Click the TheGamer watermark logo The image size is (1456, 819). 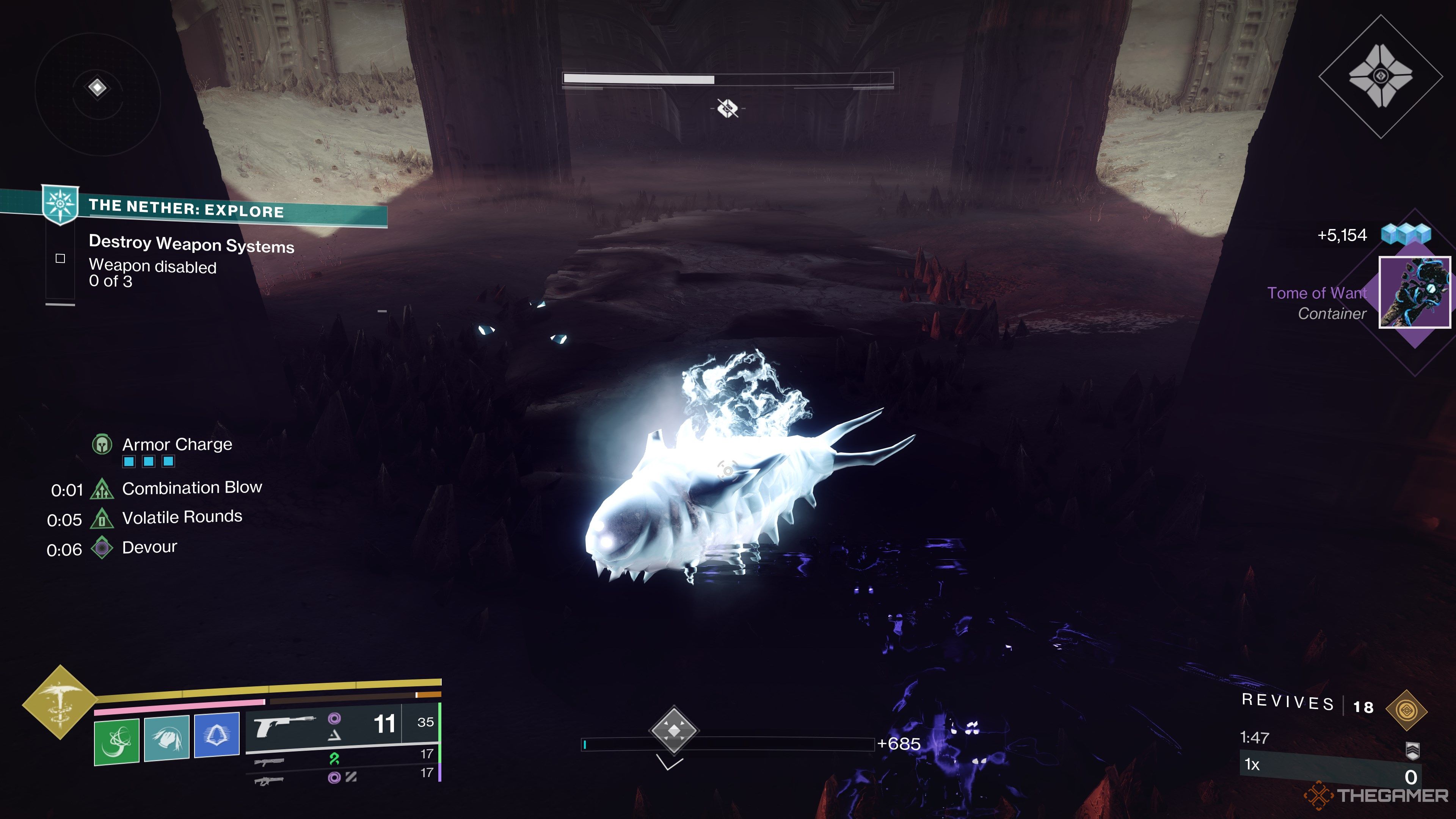click(x=1376, y=796)
